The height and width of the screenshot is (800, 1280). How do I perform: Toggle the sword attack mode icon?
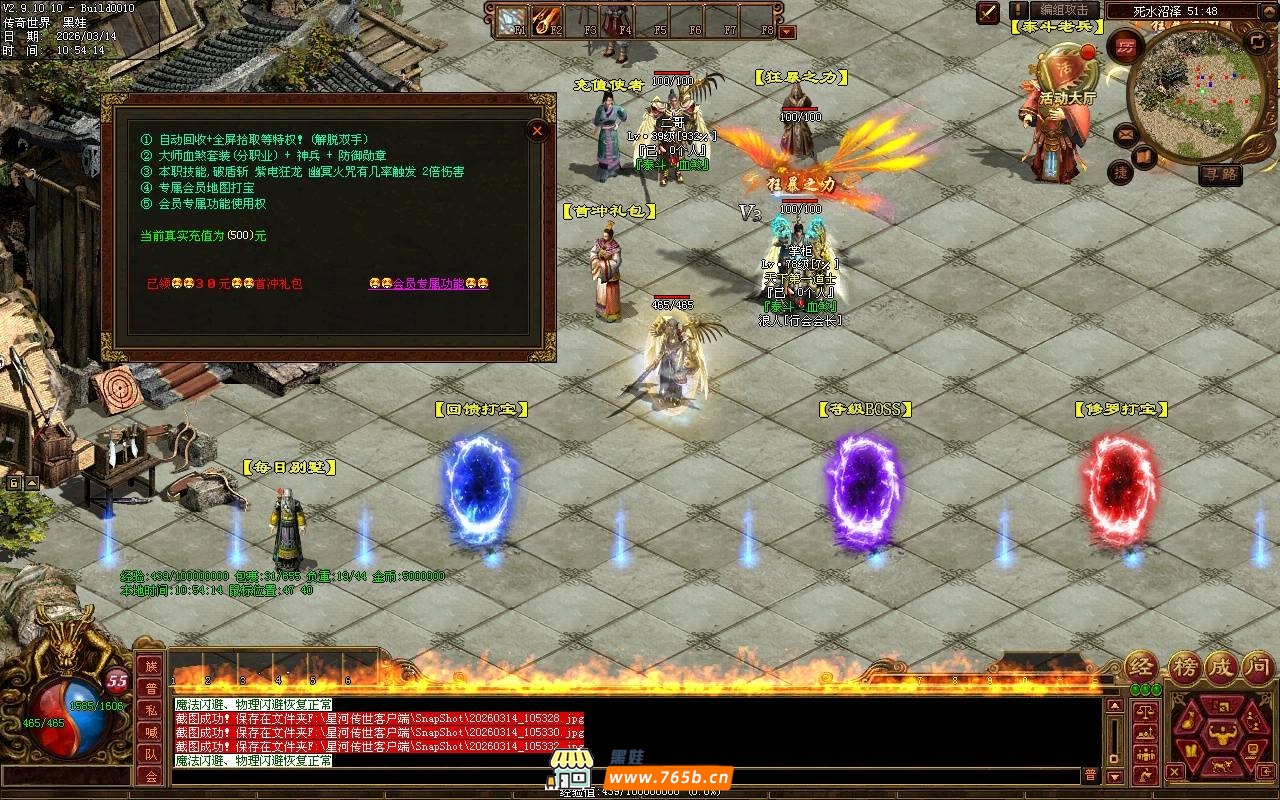click(x=988, y=12)
